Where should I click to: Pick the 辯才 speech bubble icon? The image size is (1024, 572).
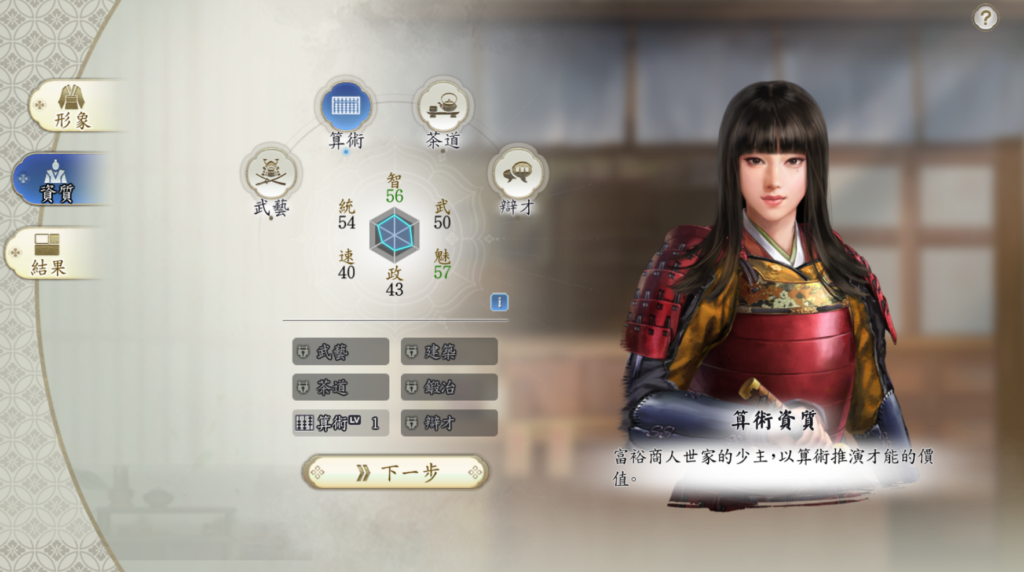[517, 174]
